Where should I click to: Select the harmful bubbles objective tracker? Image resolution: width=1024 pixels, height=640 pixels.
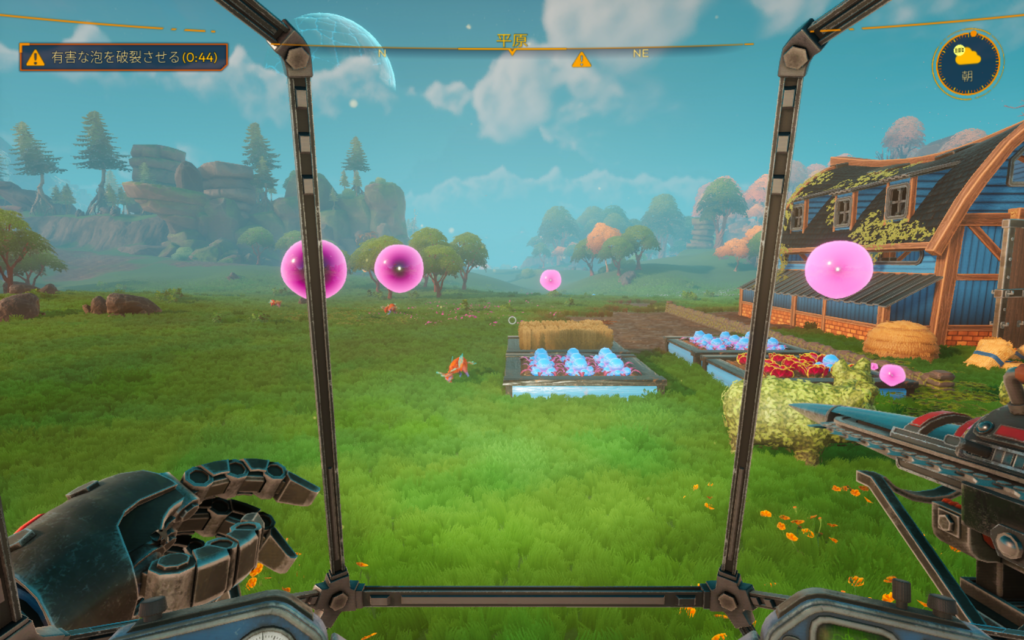[x=123, y=57]
